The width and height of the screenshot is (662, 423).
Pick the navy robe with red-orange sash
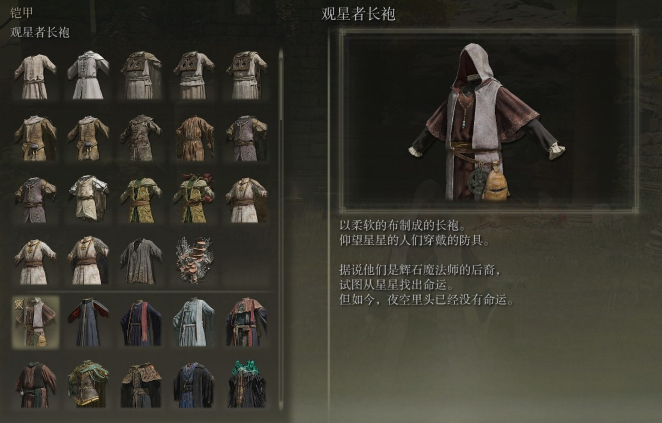[x=141, y=322]
